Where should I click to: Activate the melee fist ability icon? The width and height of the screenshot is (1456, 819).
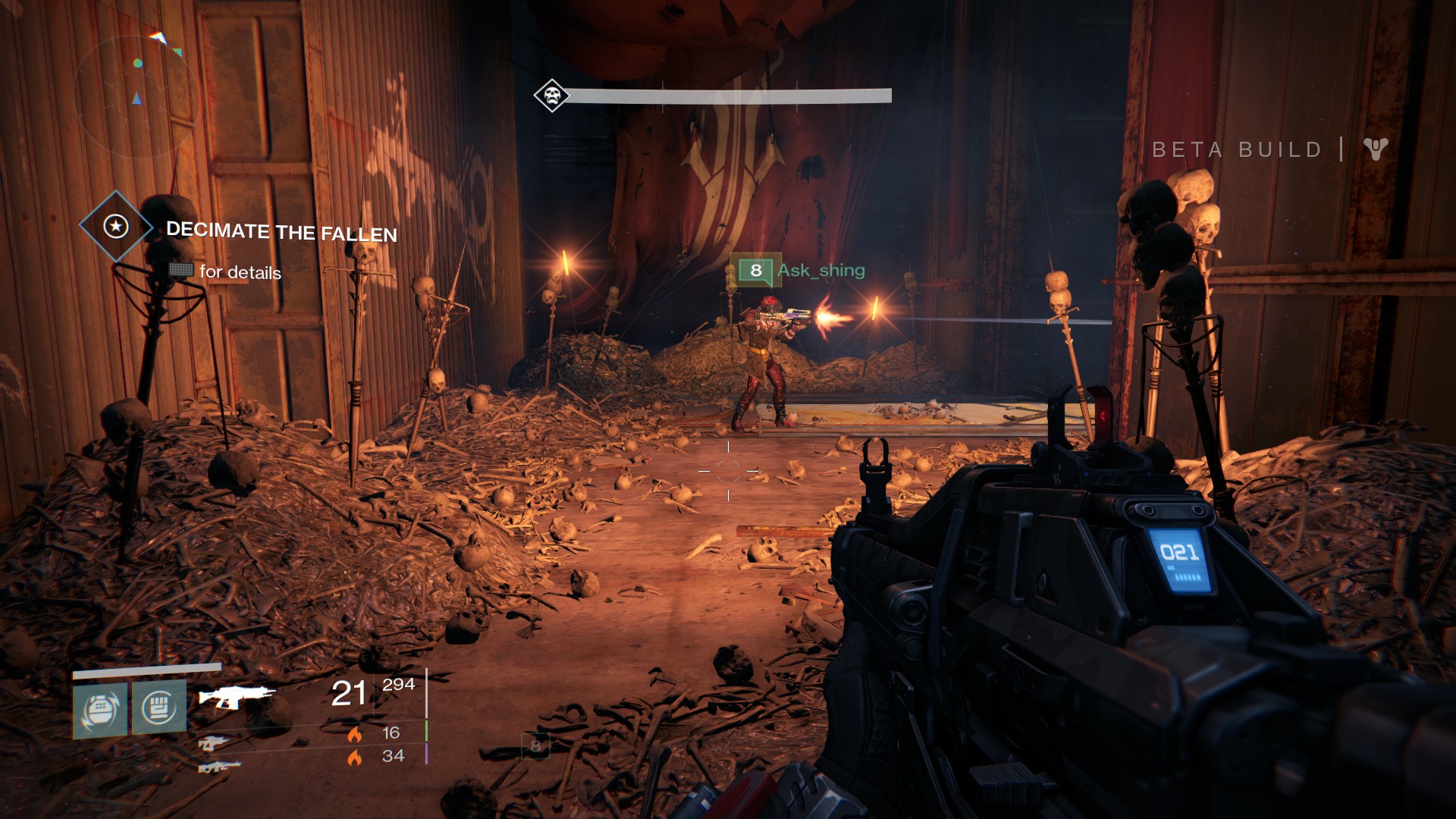(x=159, y=708)
